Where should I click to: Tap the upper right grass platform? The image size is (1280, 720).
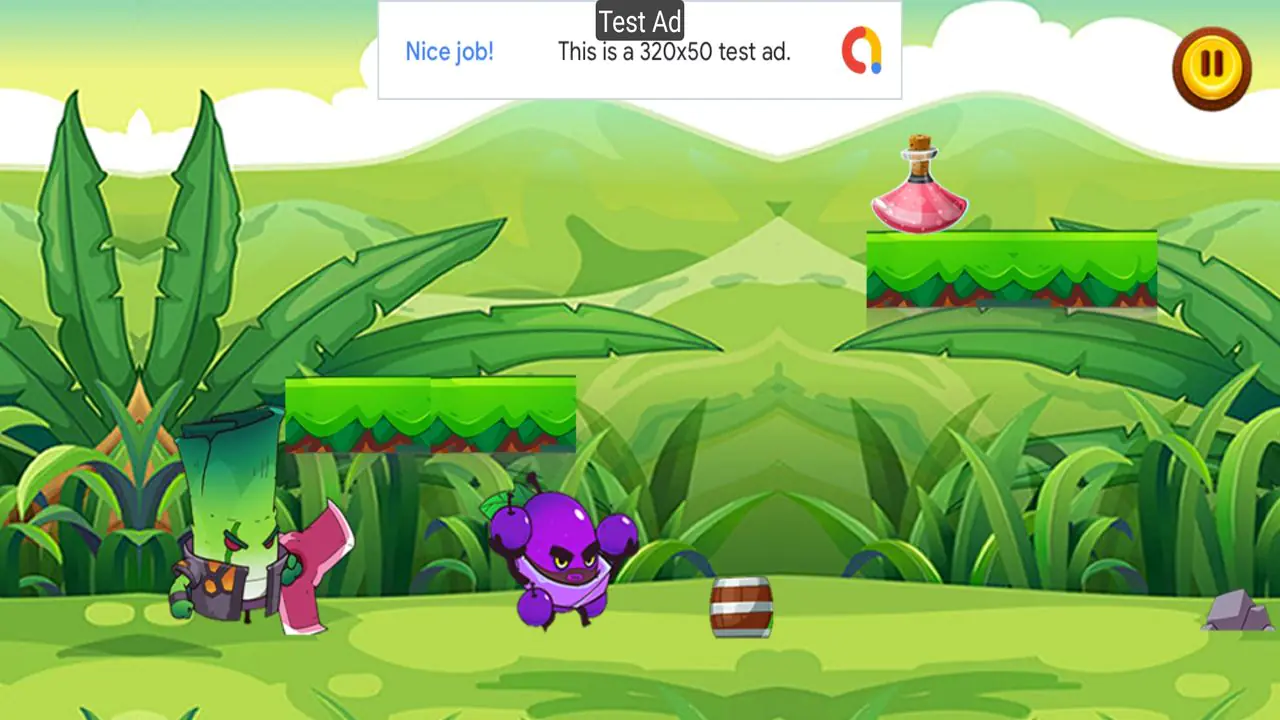[x=1010, y=270]
